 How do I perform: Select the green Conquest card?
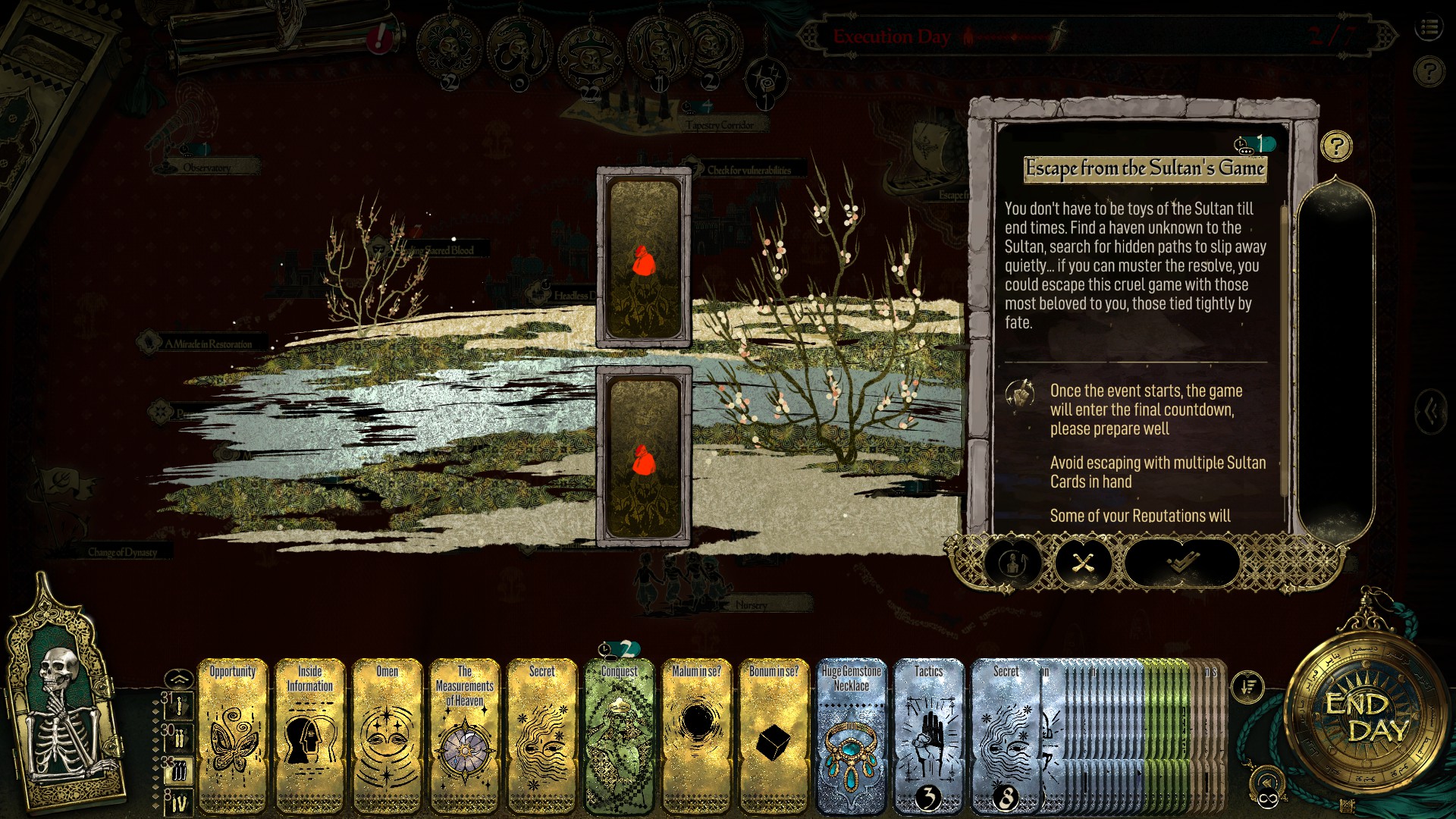coord(620,734)
